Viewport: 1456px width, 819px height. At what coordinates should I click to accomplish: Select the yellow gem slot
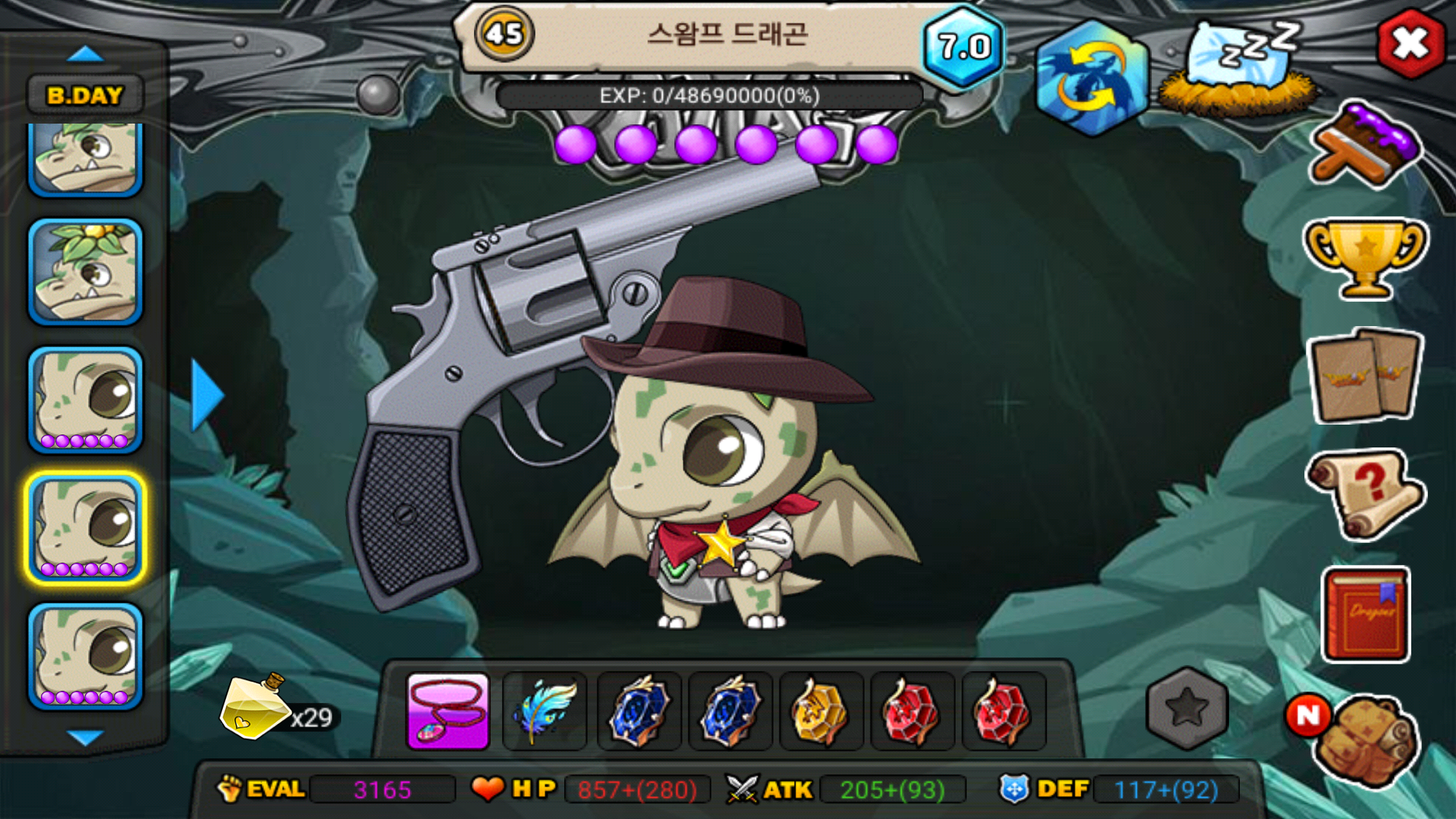coord(821,711)
